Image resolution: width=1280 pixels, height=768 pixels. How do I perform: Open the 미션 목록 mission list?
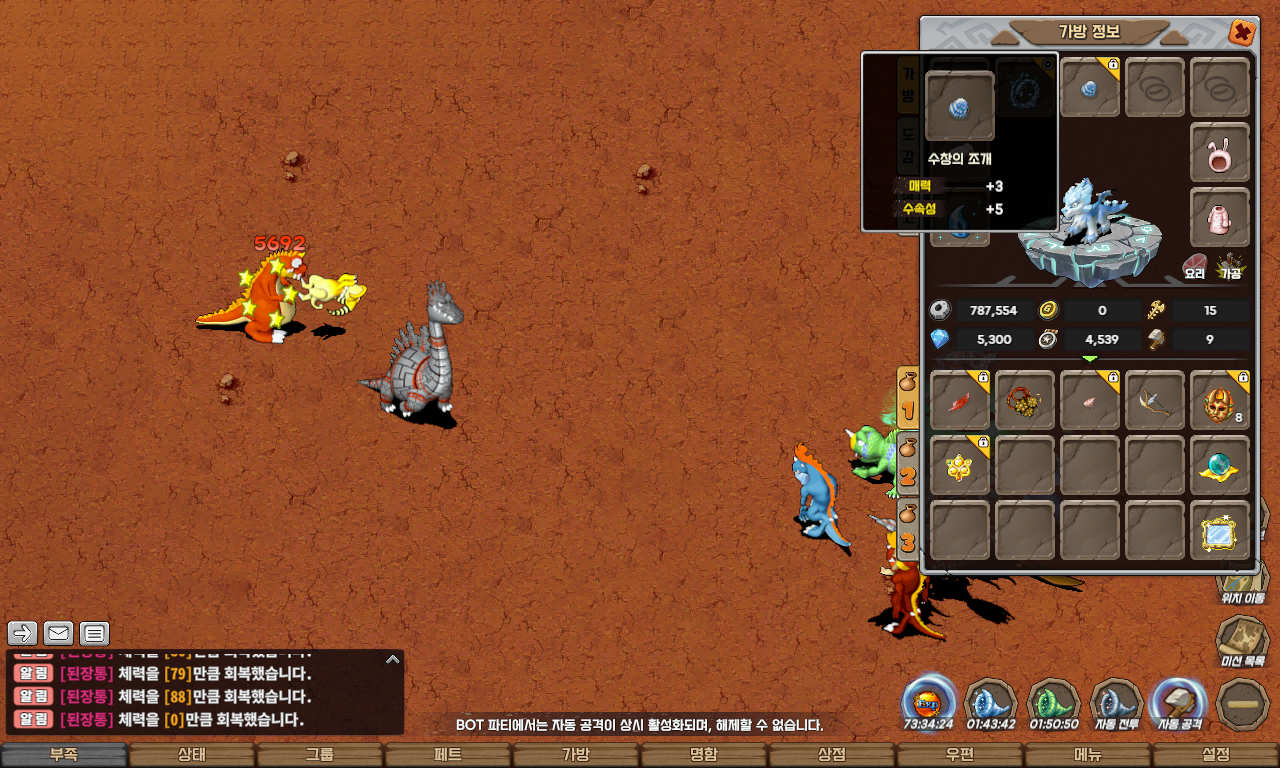pyautogui.click(x=1241, y=640)
